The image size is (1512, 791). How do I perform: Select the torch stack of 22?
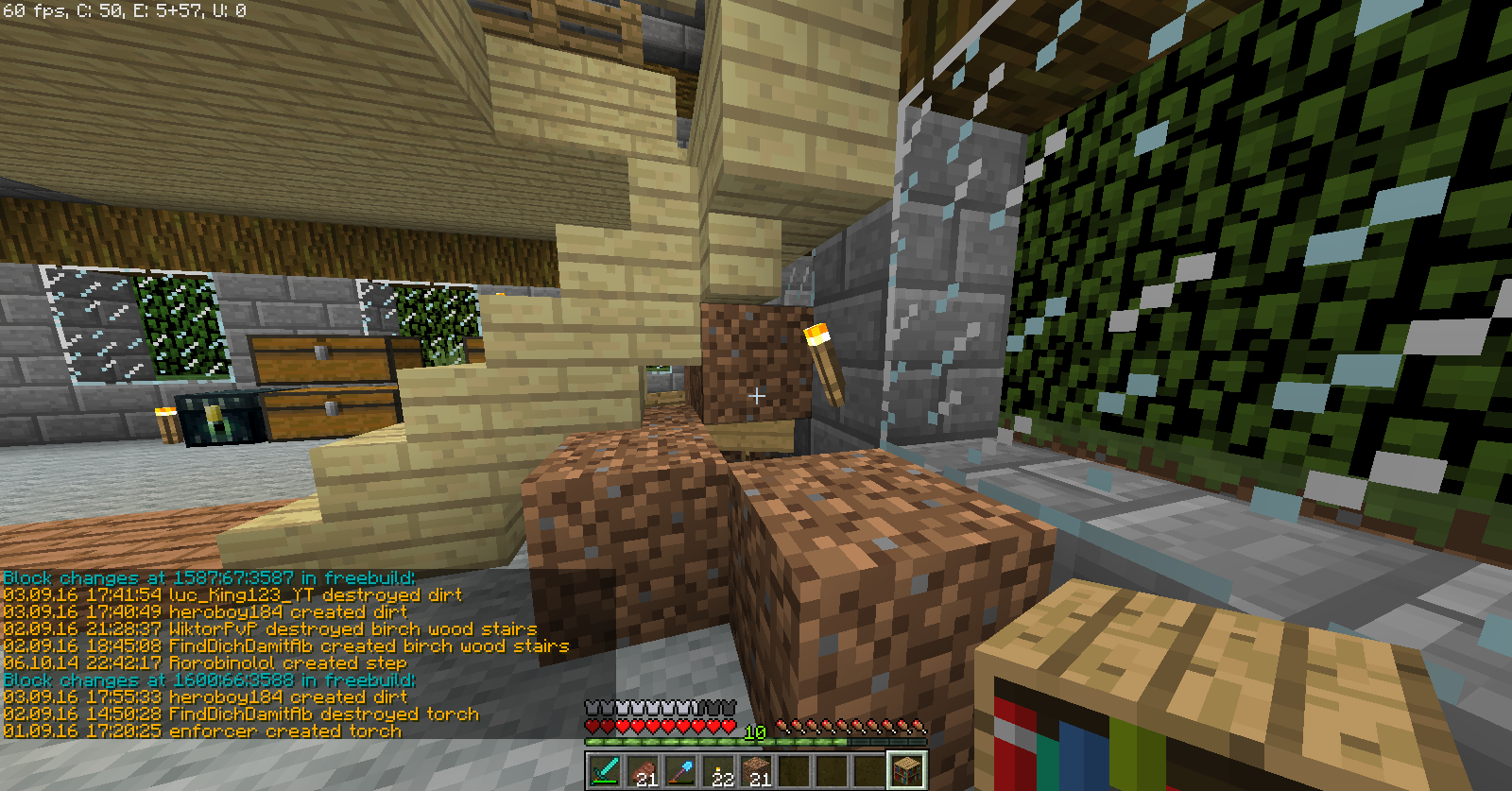pos(719,770)
